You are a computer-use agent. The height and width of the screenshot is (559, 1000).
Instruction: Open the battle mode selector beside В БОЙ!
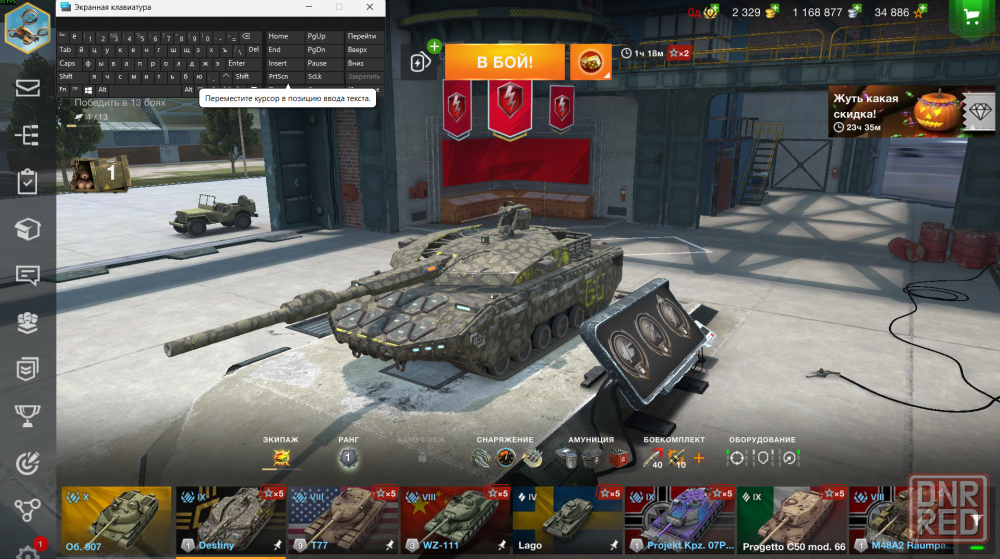pos(590,62)
